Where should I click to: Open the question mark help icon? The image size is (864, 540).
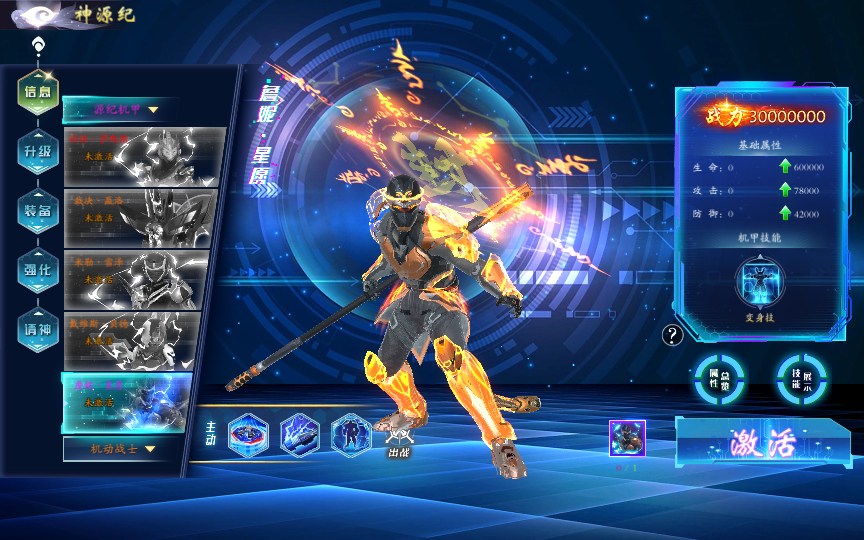(x=673, y=335)
